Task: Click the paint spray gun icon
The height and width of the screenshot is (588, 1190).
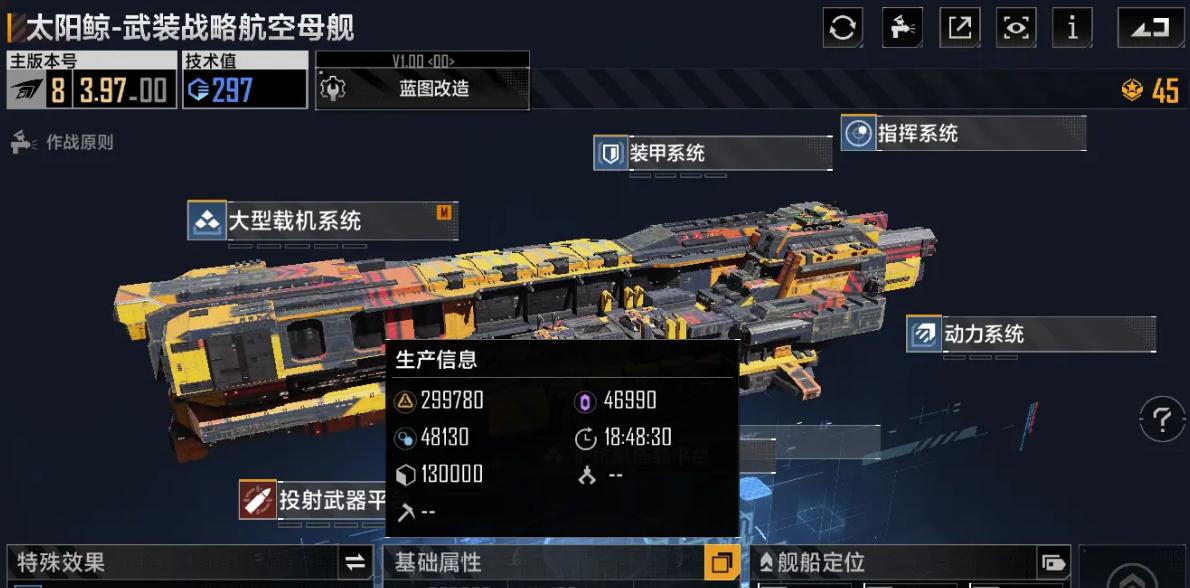Action: (902, 28)
